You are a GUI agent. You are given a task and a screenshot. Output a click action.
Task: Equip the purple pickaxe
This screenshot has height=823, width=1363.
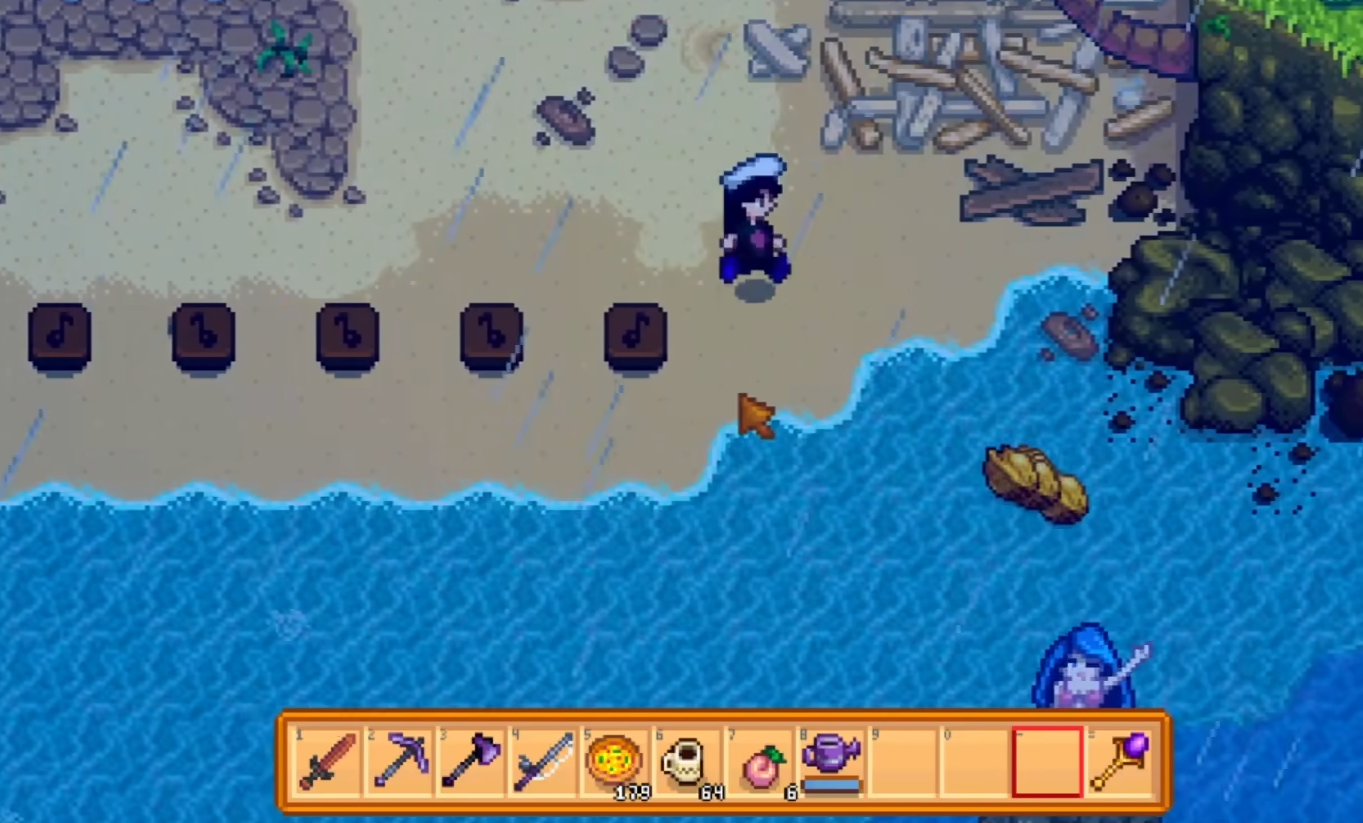click(x=398, y=761)
